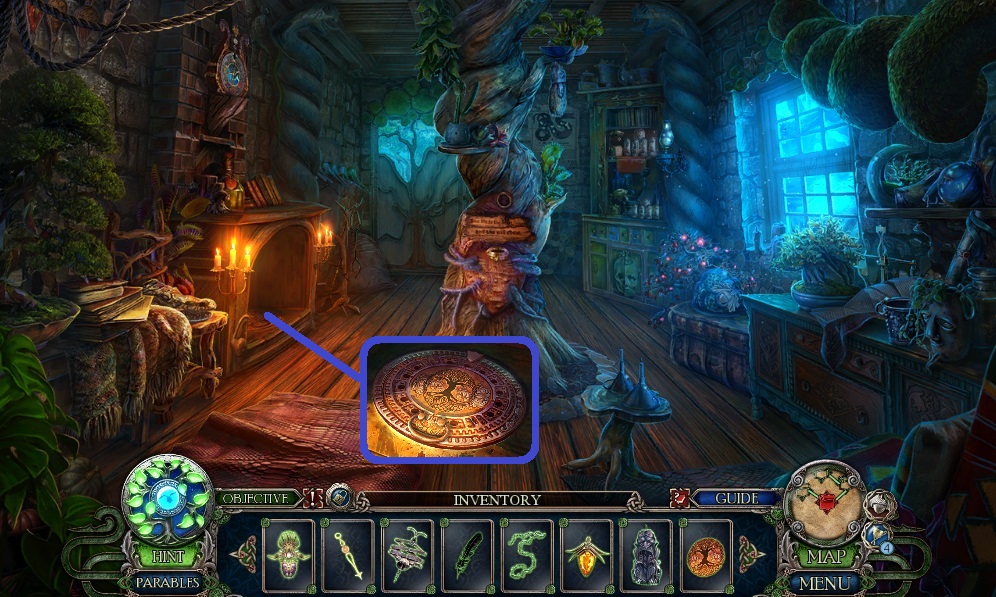Screen dimensions: 996x597
Task: Select the amber gem pendant item
Action: (585, 553)
